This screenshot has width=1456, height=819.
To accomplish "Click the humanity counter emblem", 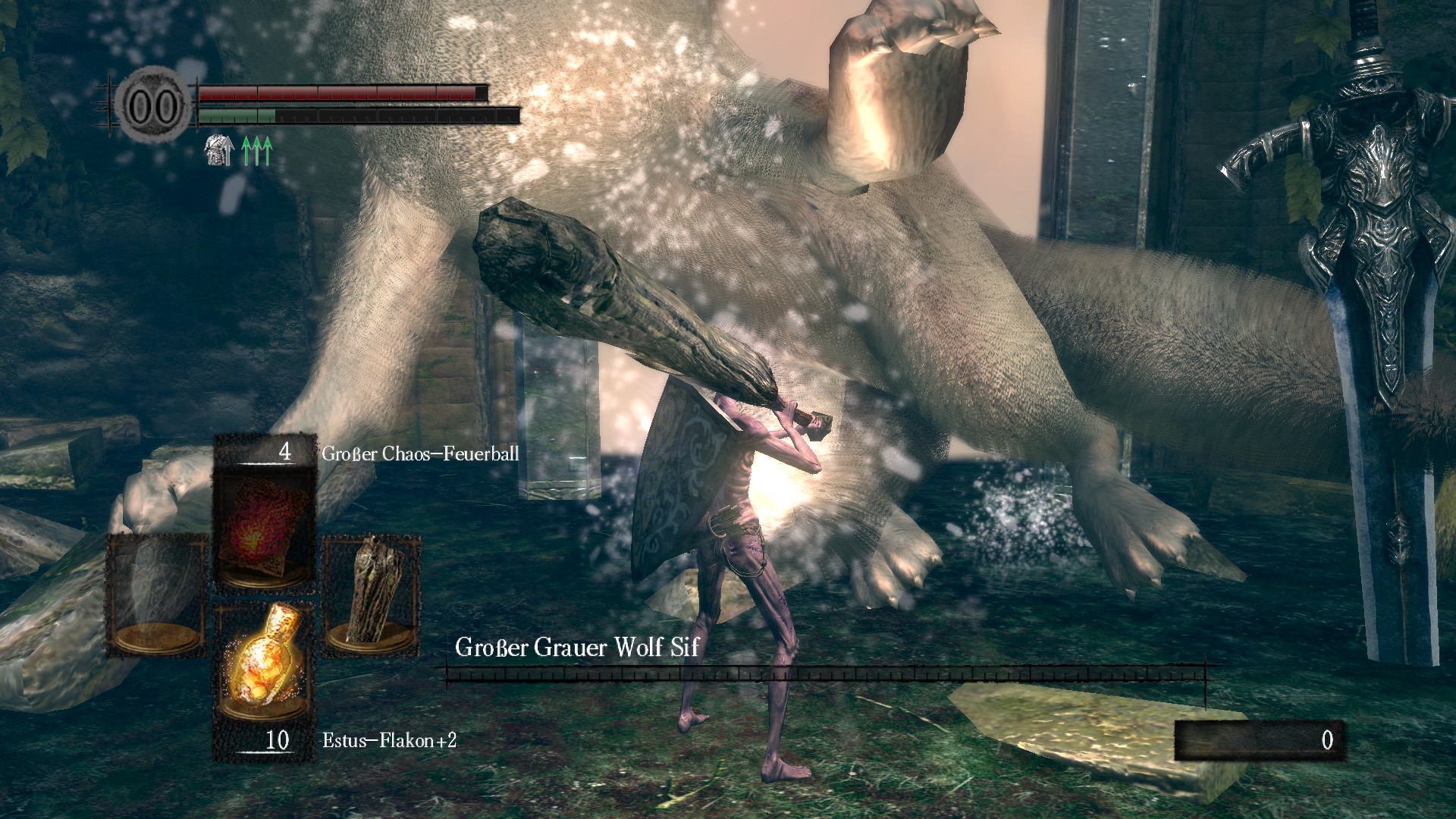I will (154, 106).
